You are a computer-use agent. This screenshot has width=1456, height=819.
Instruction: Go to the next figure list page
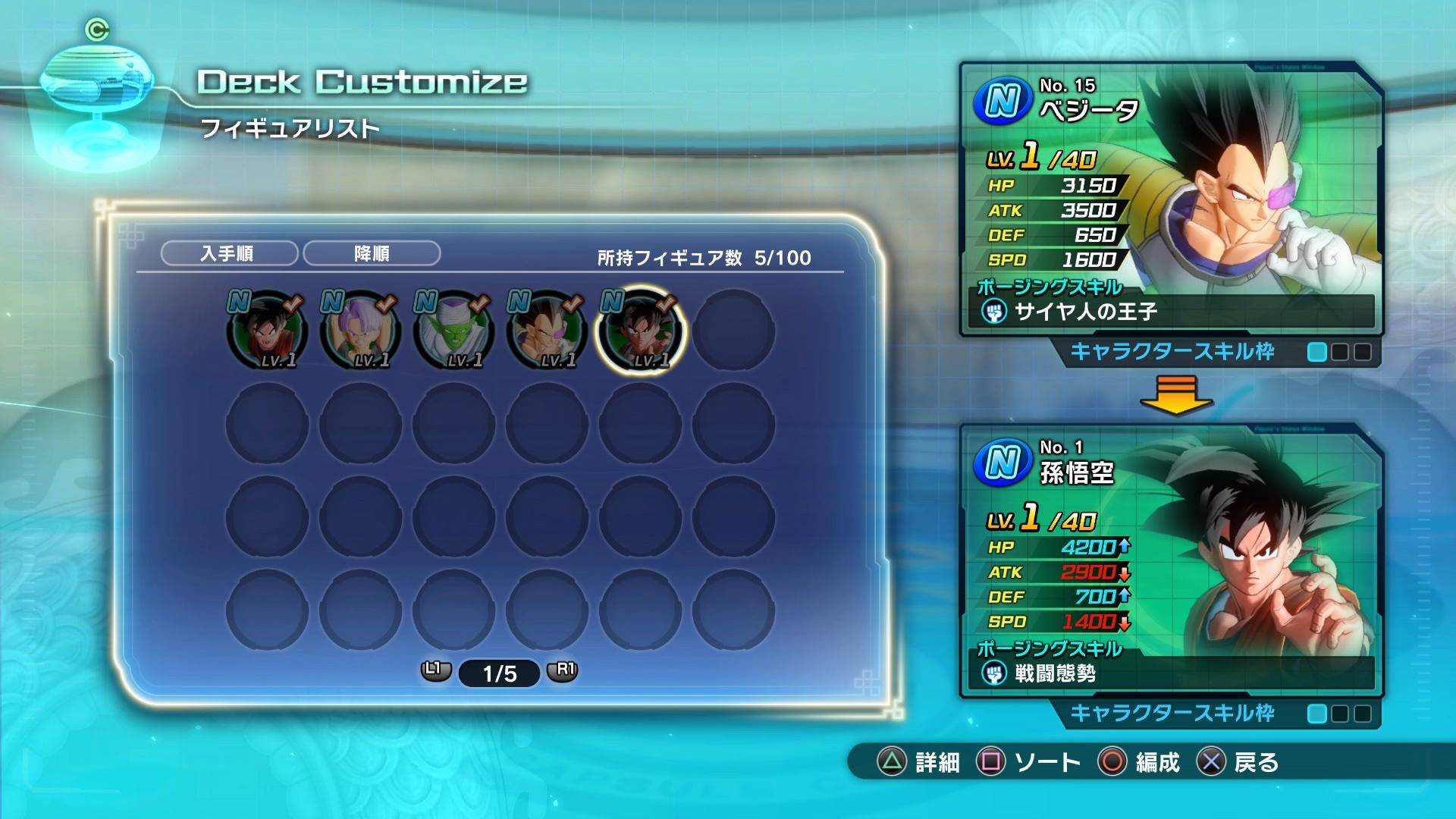point(563,670)
